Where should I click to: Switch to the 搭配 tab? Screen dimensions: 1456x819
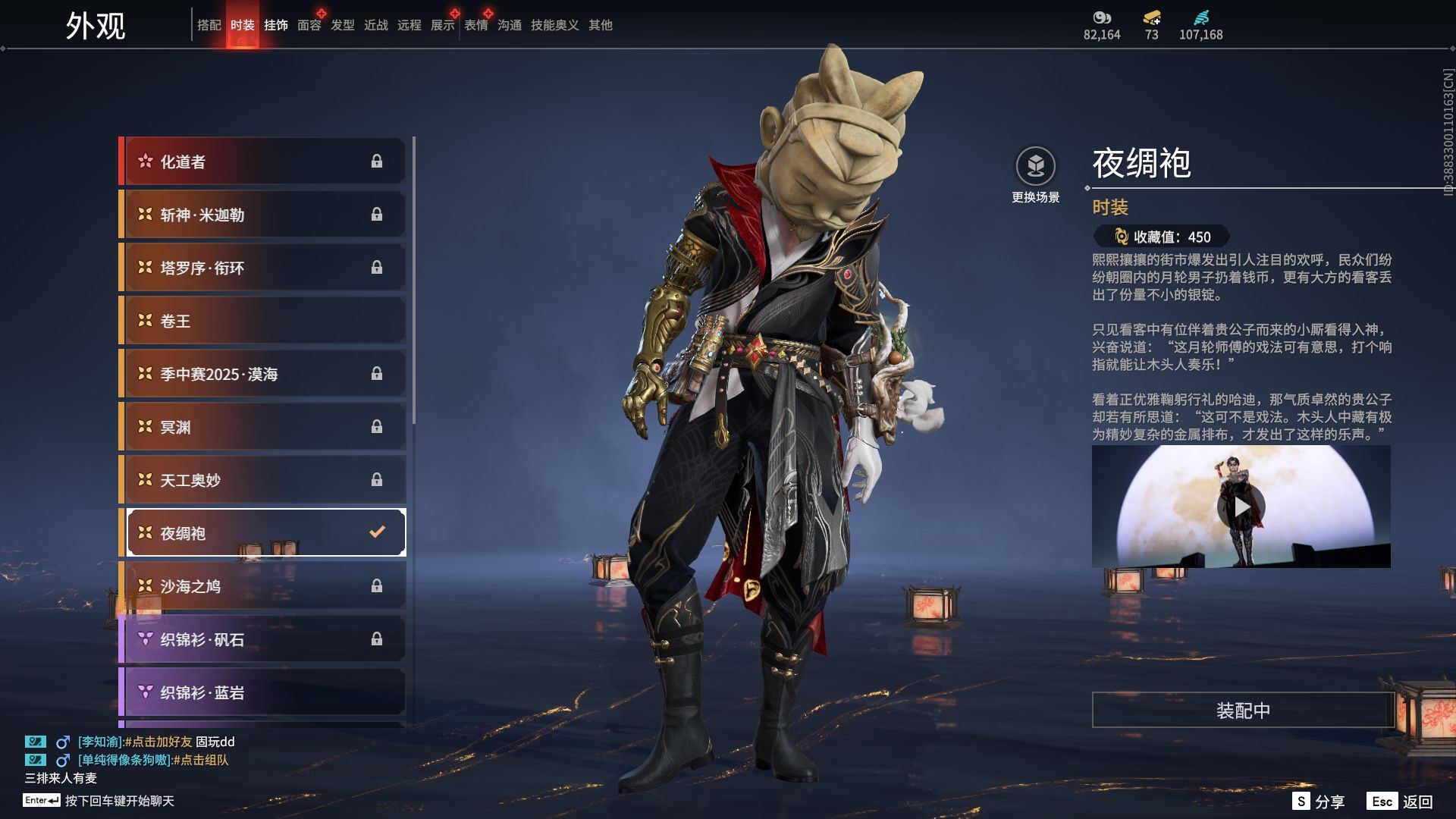[x=209, y=25]
